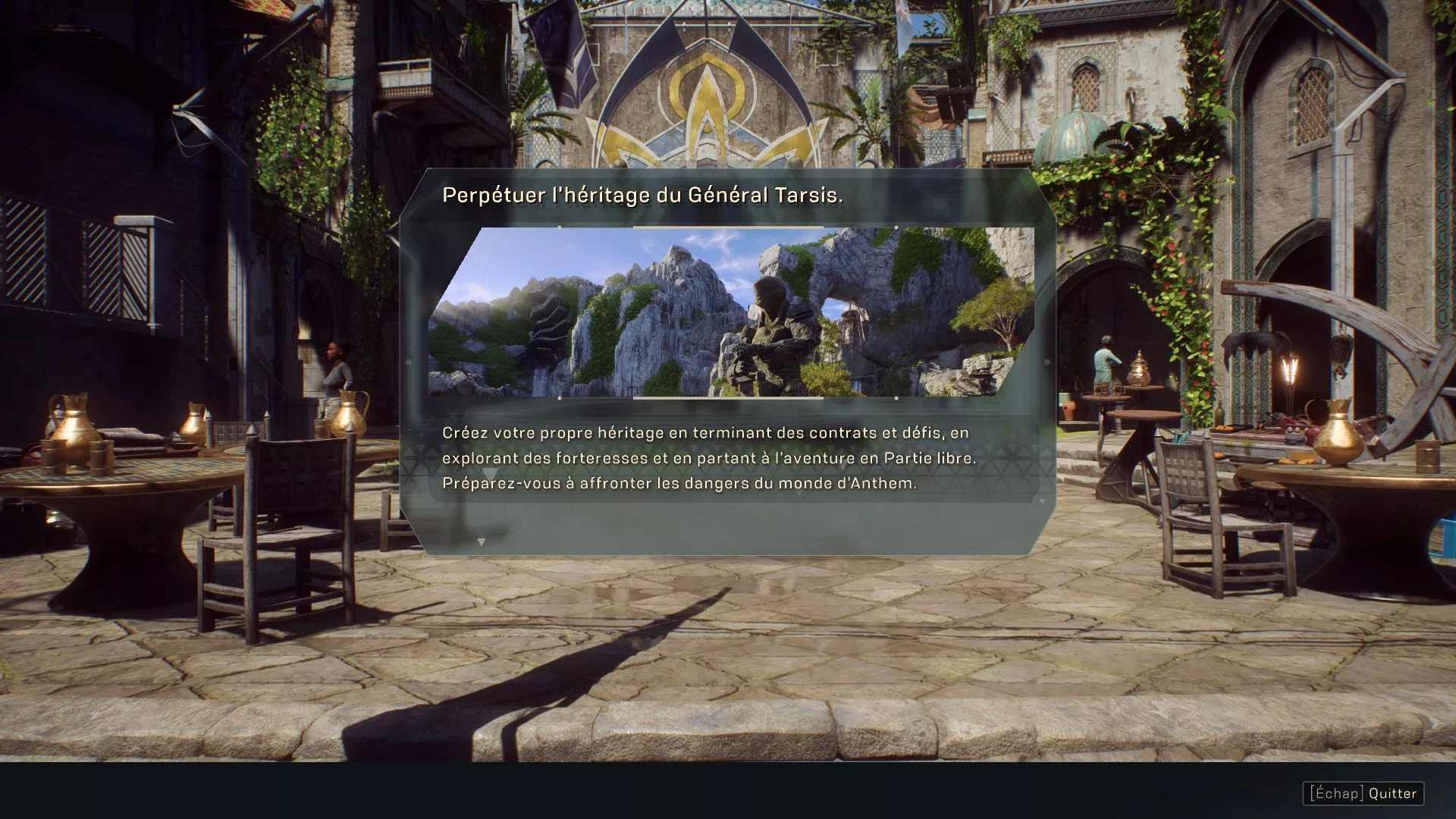1456x819 pixels.
Task: Click the small down arrow on the info panel
Action: click(481, 542)
